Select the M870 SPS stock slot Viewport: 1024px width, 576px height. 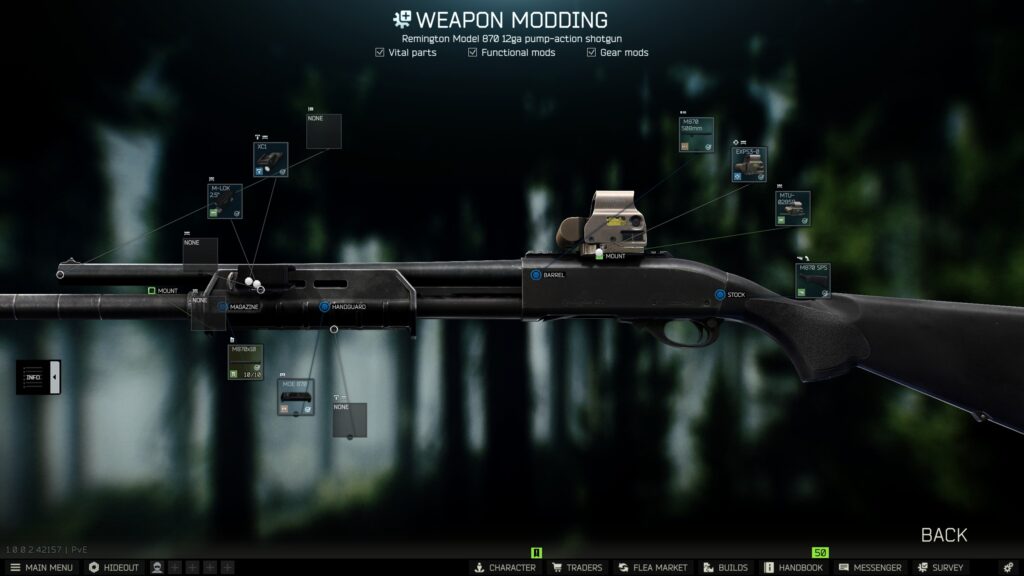pyautogui.click(x=812, y=281)
